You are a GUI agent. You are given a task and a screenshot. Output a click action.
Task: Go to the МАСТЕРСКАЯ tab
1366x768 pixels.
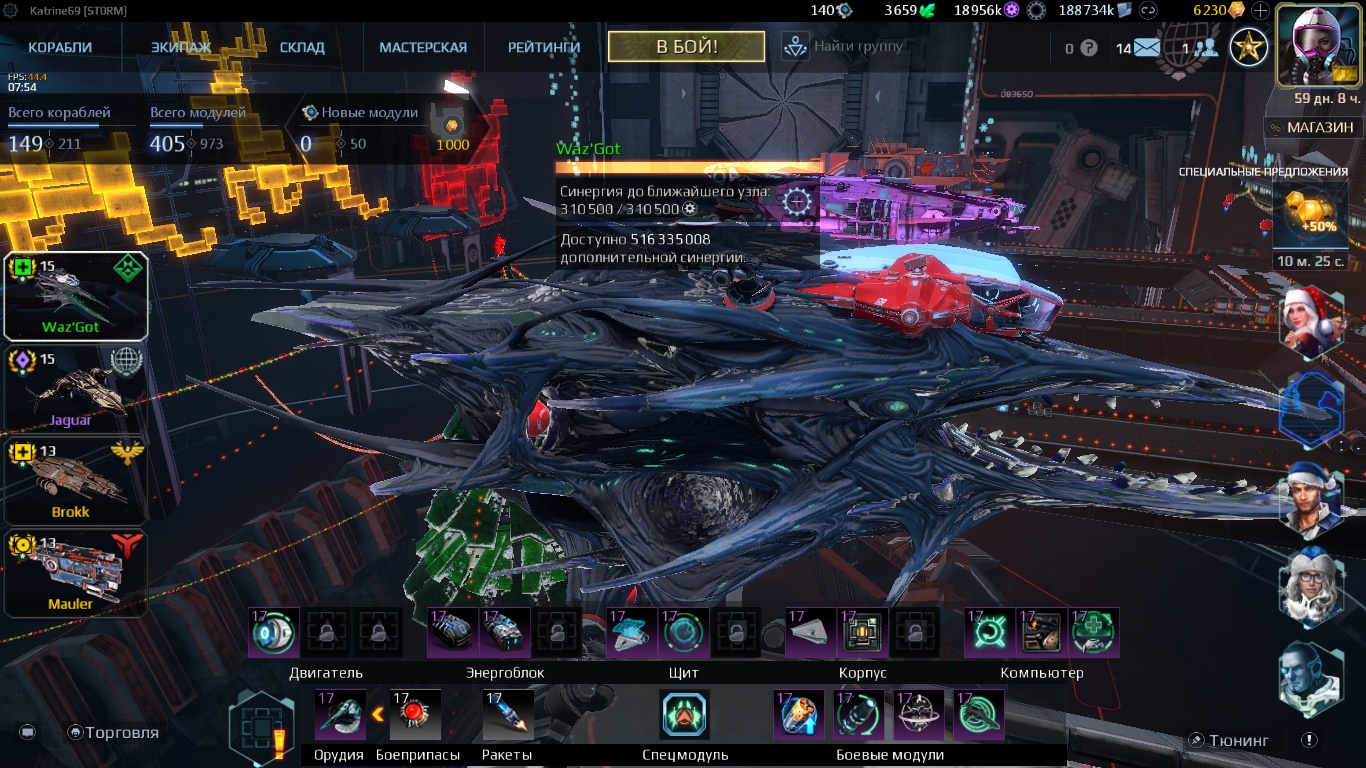pyautogui.click(x=423, y=47)
